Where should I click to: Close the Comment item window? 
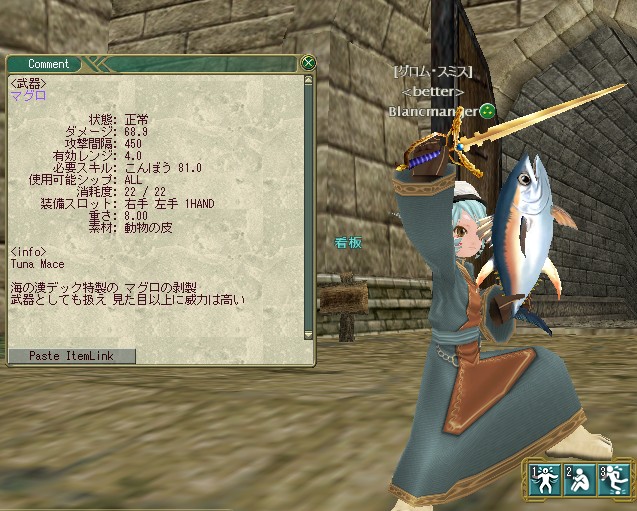click(309, 63)
